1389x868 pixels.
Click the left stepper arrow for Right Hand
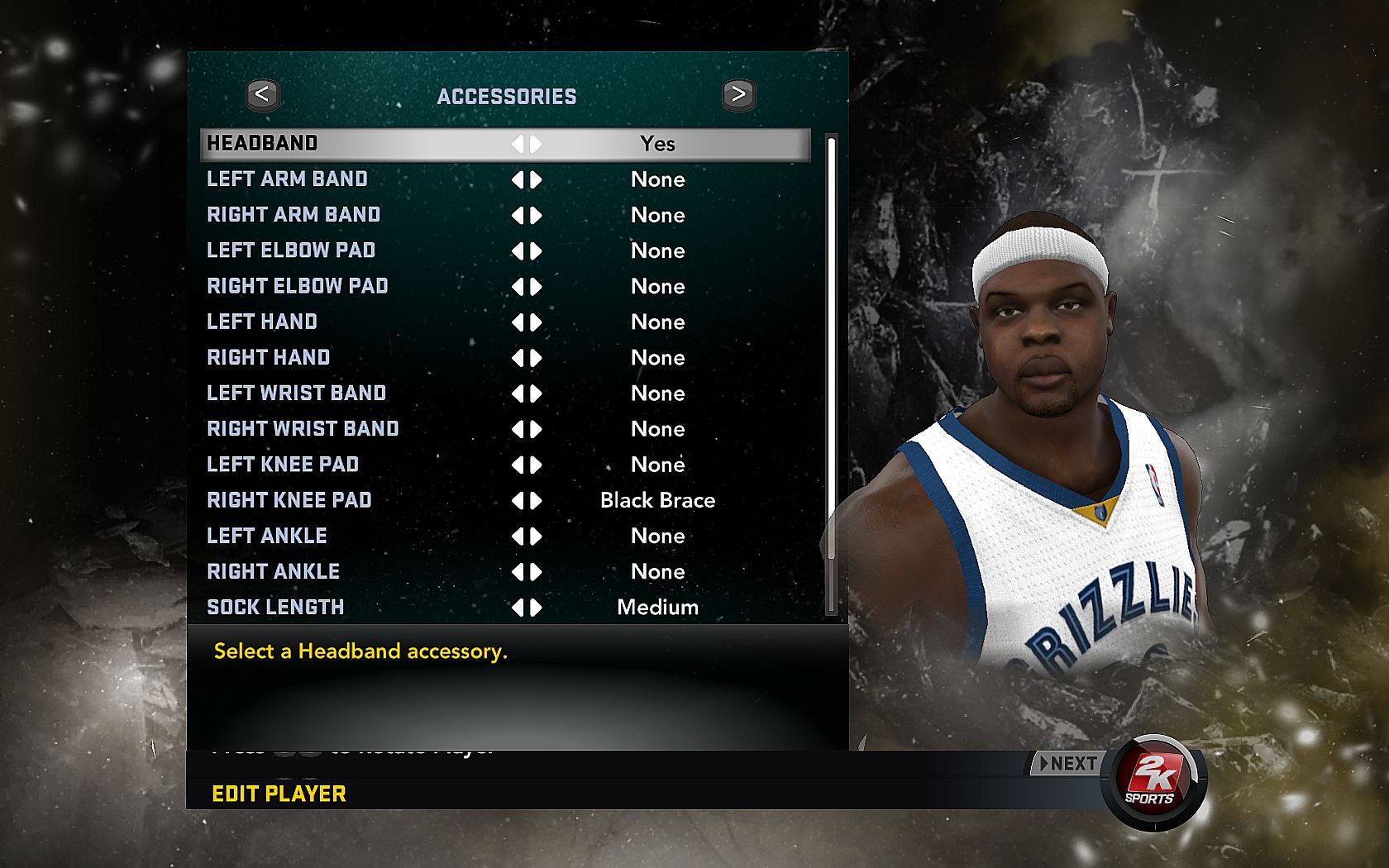tap(518, 358)
